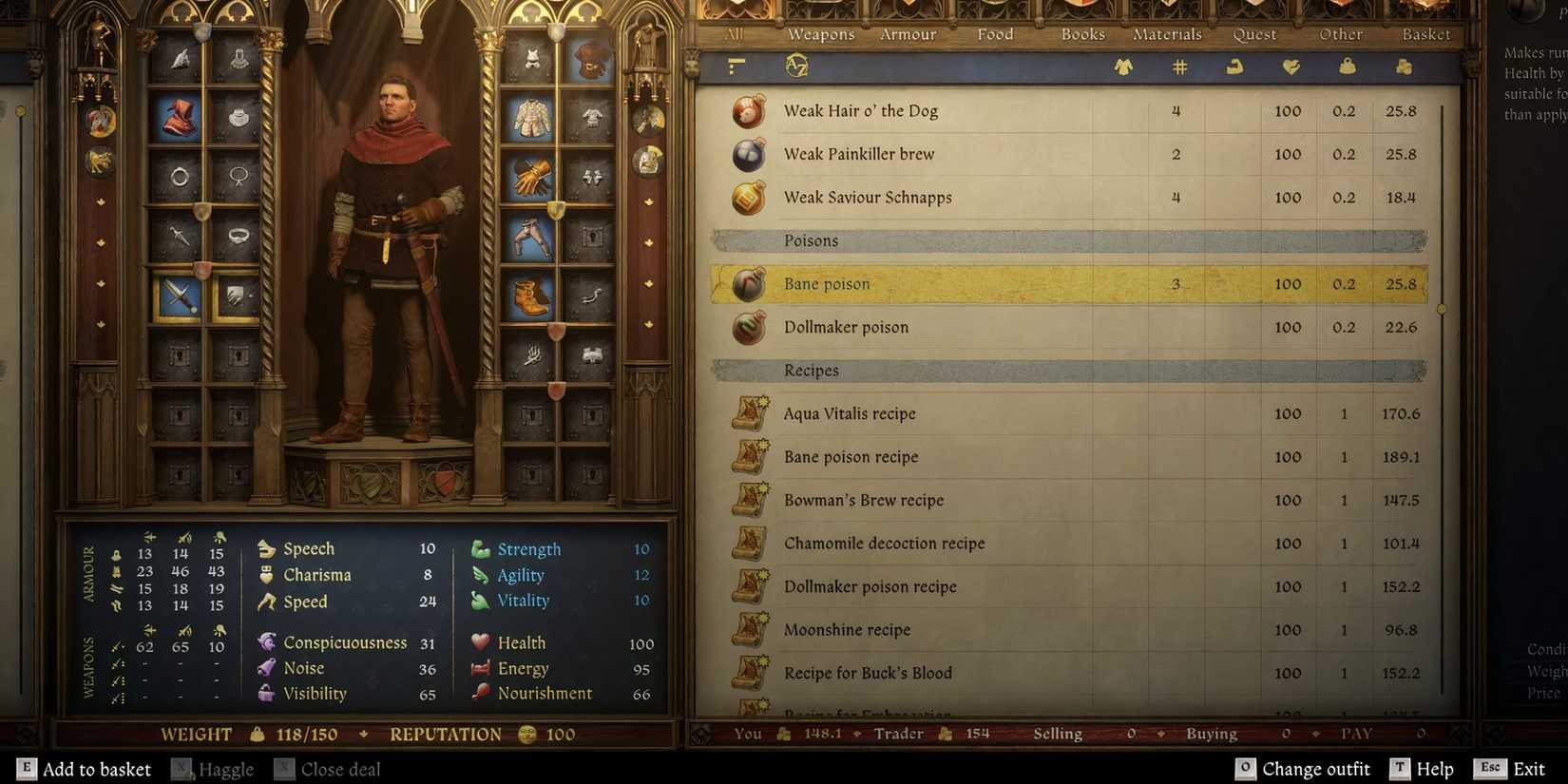Viewport: 1568px width, 784px height.
Task: Switch to the Materials tab
Action: coord(1166,34)
